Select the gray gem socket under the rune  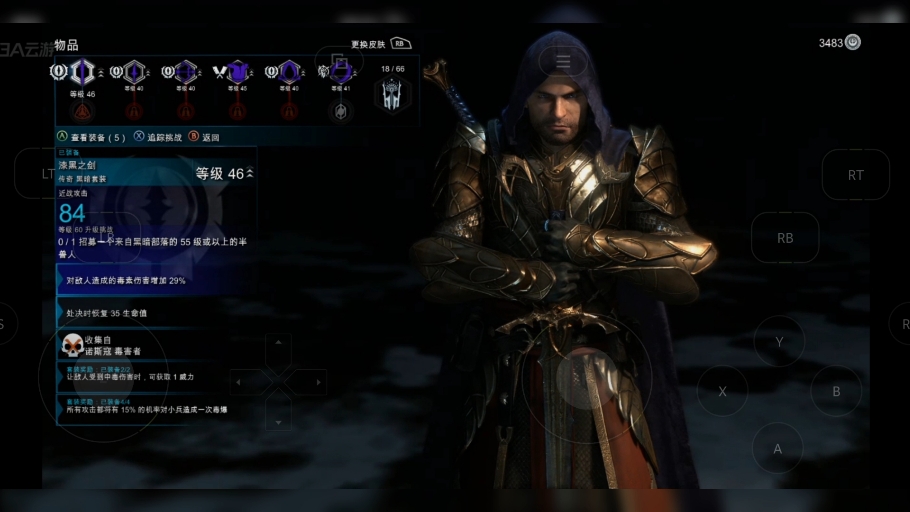pyautogui.click(x=341, y=110)
